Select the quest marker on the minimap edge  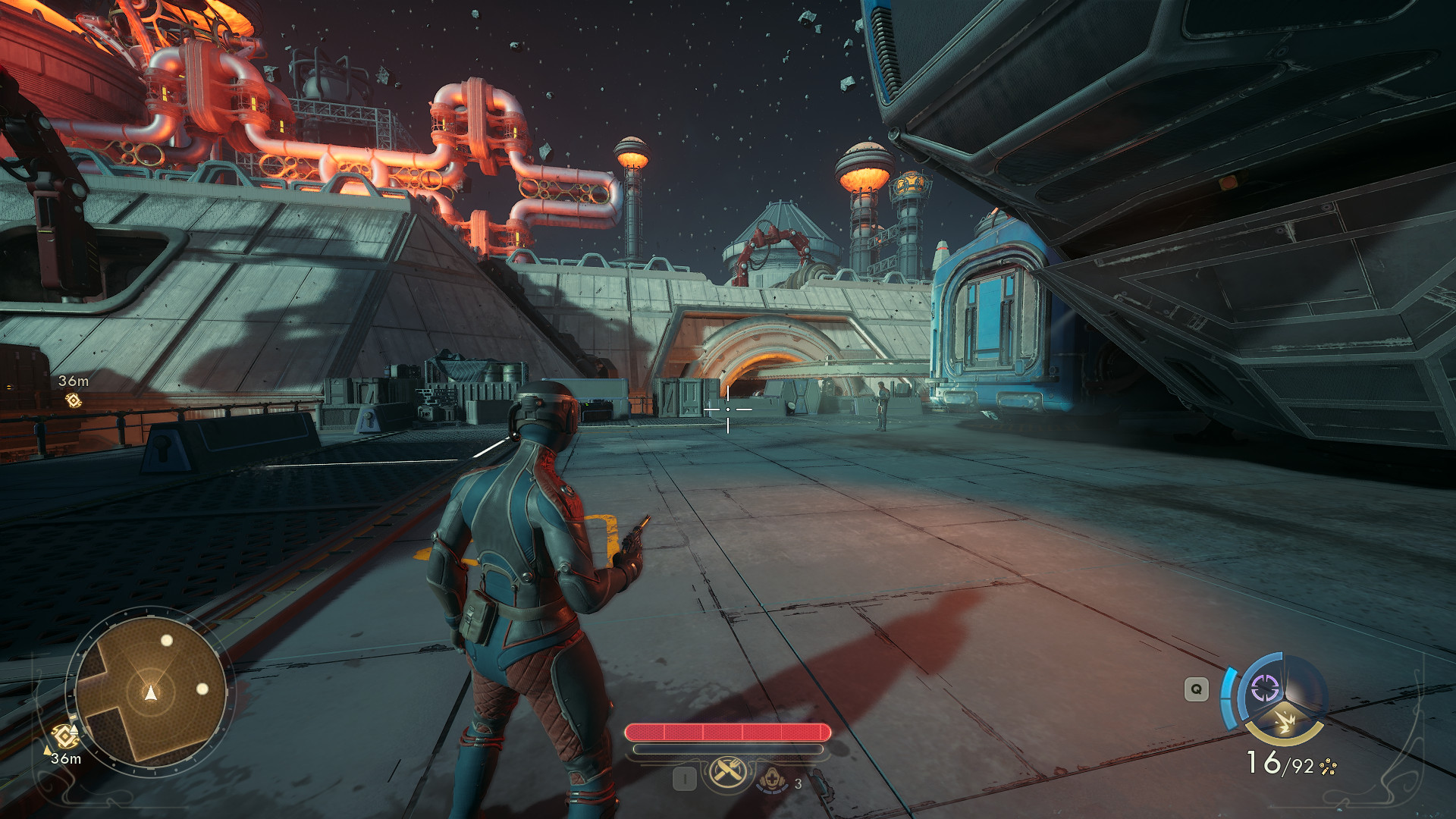[x=65, y=736]
